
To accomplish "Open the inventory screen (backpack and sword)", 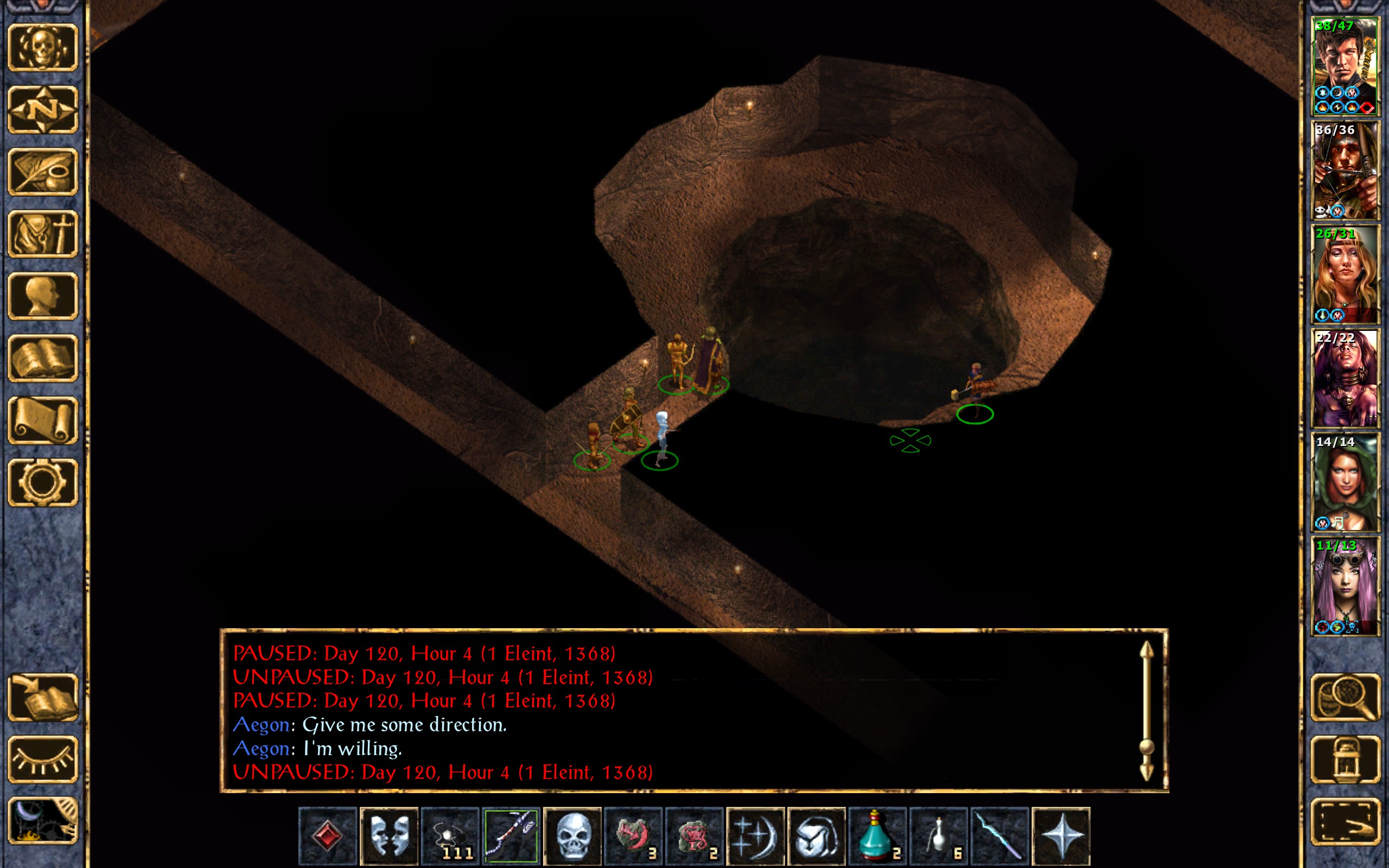I will [42, 234].
